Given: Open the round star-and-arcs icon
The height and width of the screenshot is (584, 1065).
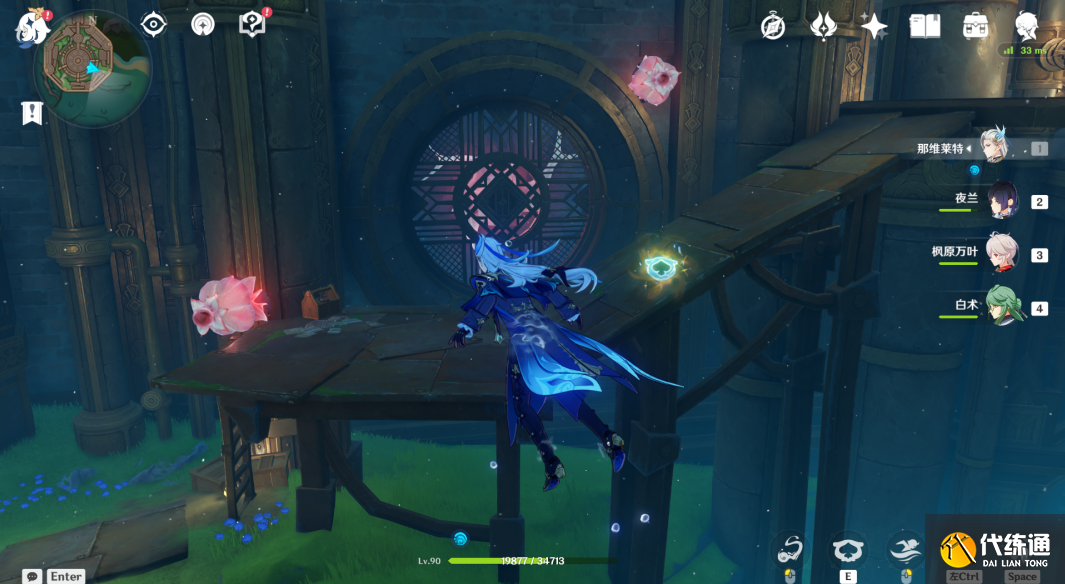Looking at the screenshot, I should (203, 24).
